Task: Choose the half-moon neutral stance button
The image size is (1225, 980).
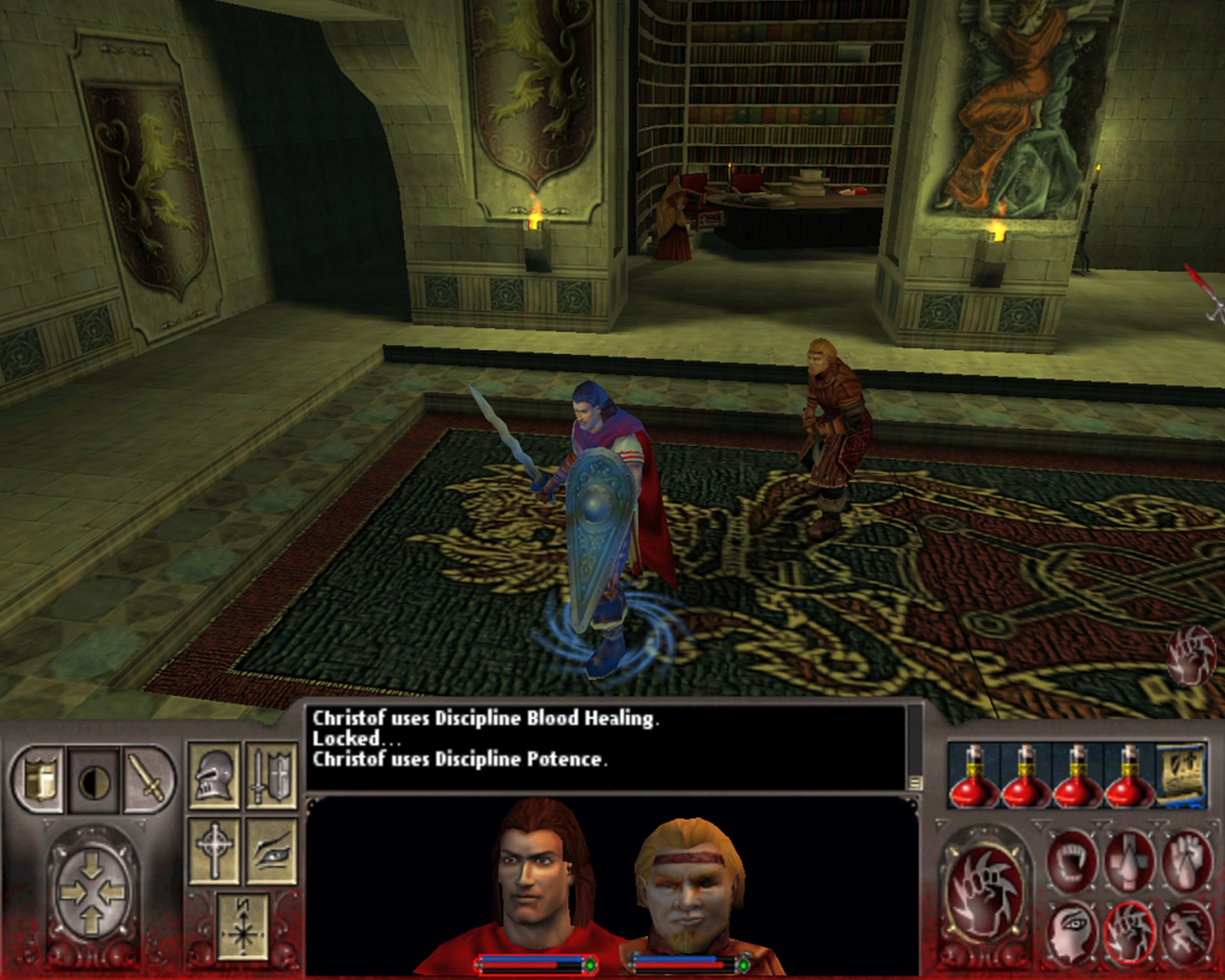Action: (94, 780)
